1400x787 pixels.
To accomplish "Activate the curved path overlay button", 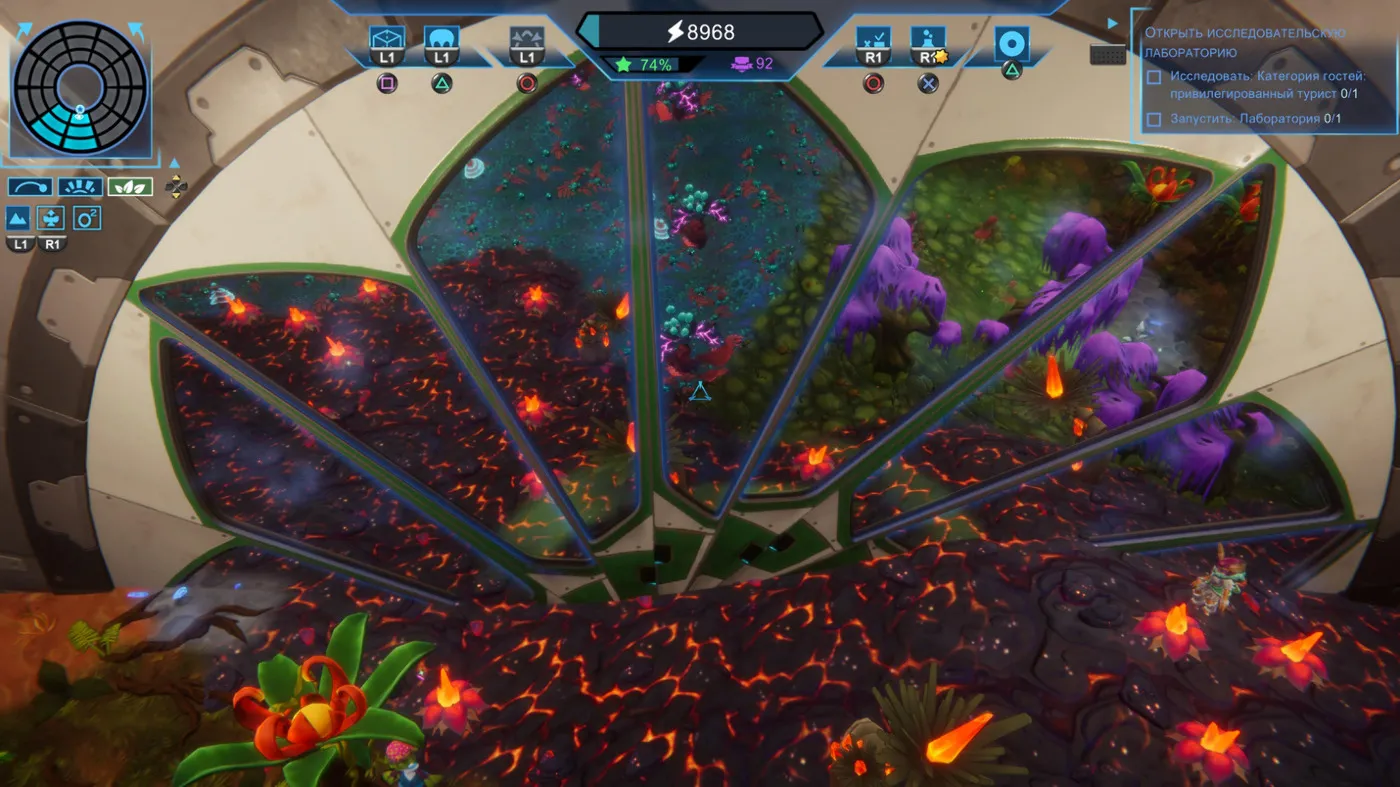I will (30, 186).
